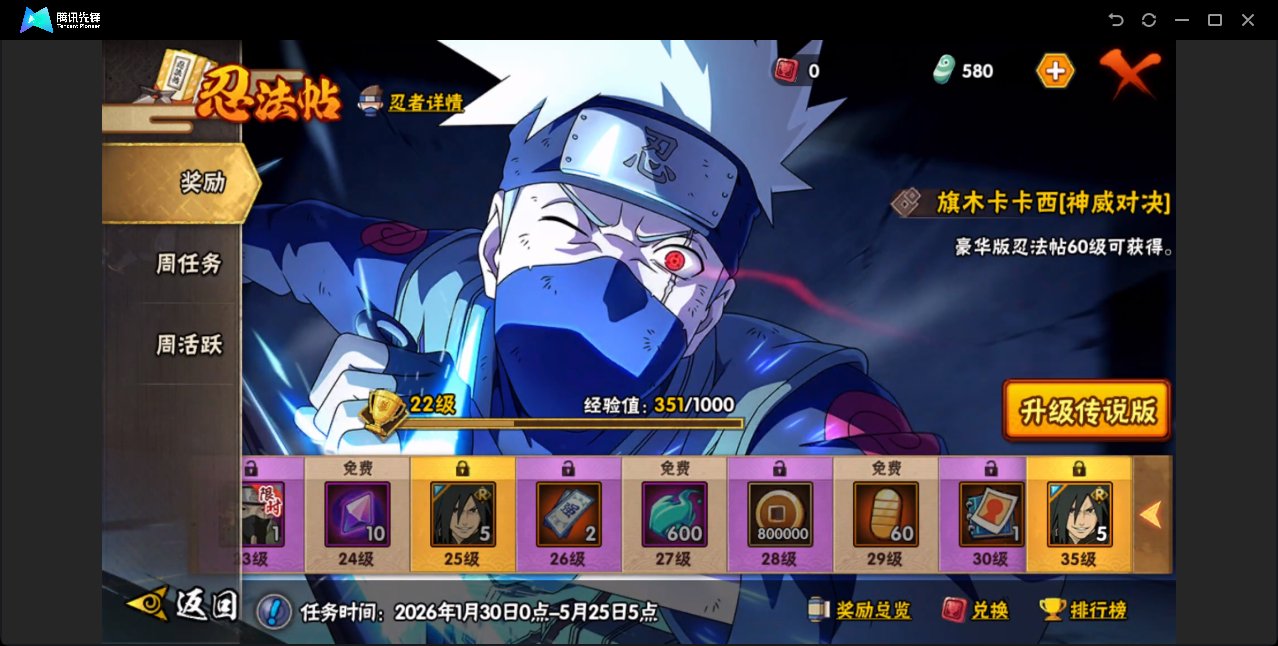Select the level 24 purple crystal reward

[357, 514]
